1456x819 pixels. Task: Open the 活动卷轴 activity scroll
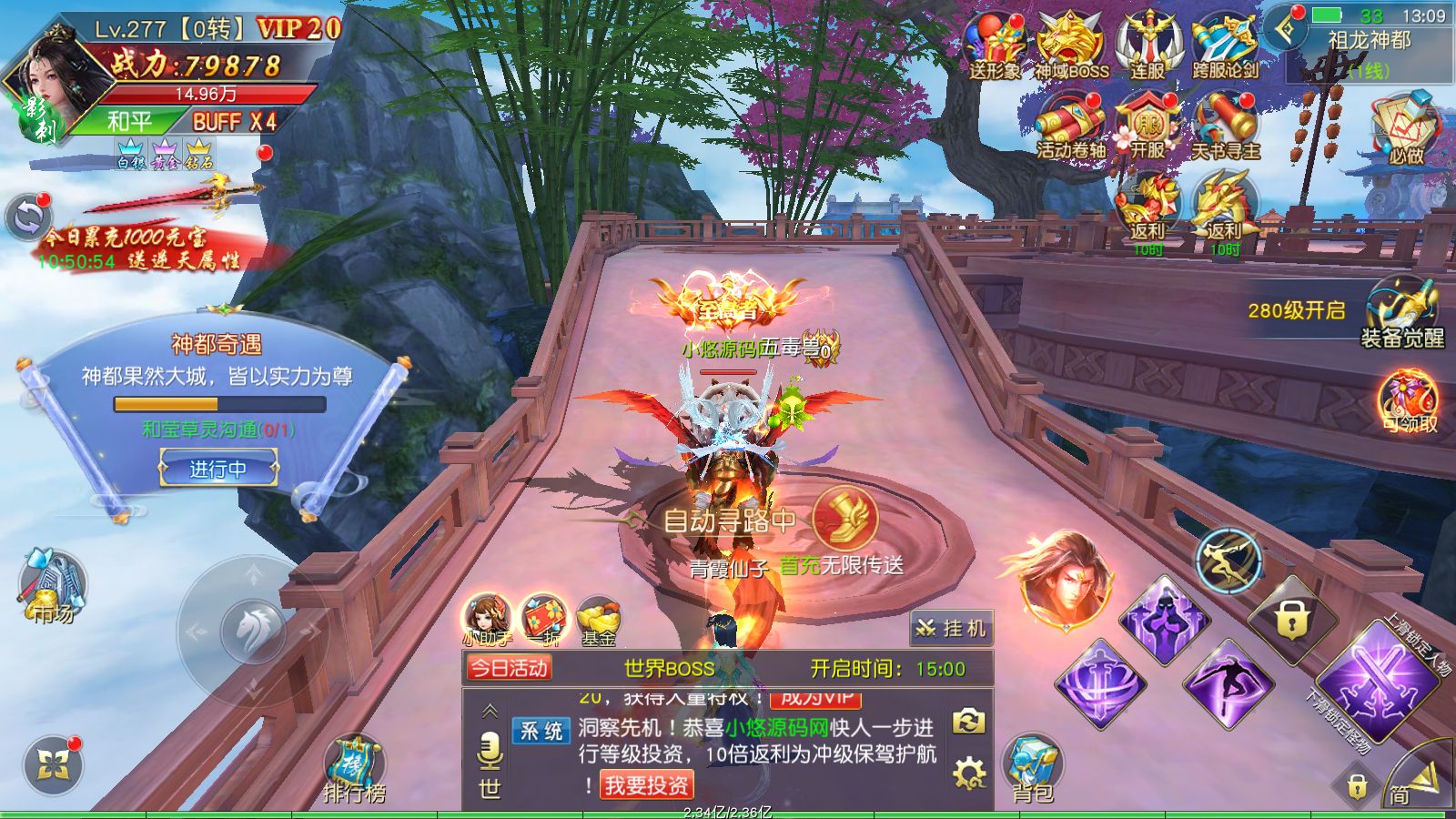tap(1070, 127)
